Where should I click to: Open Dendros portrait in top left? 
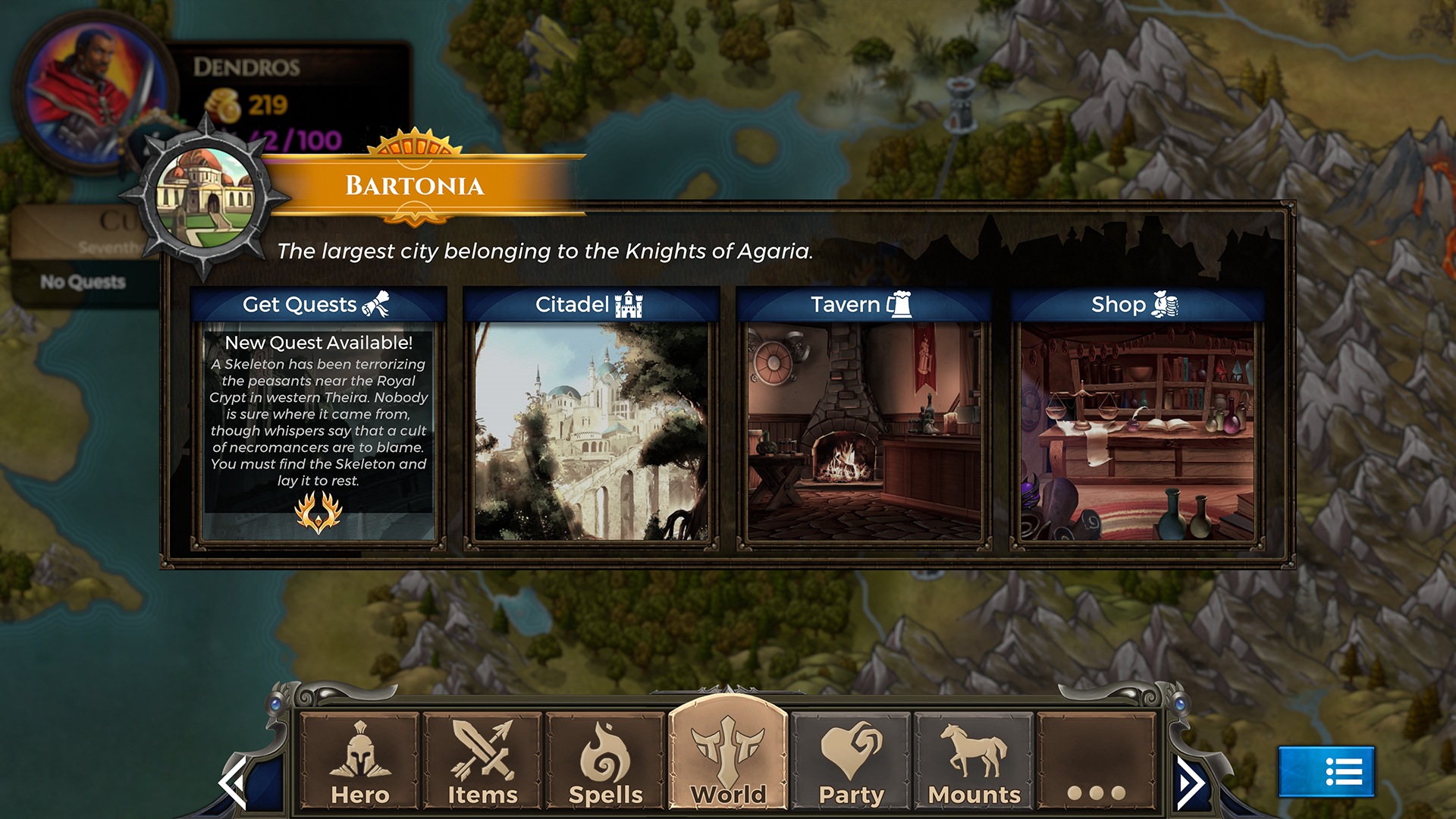tap(91, 87)
